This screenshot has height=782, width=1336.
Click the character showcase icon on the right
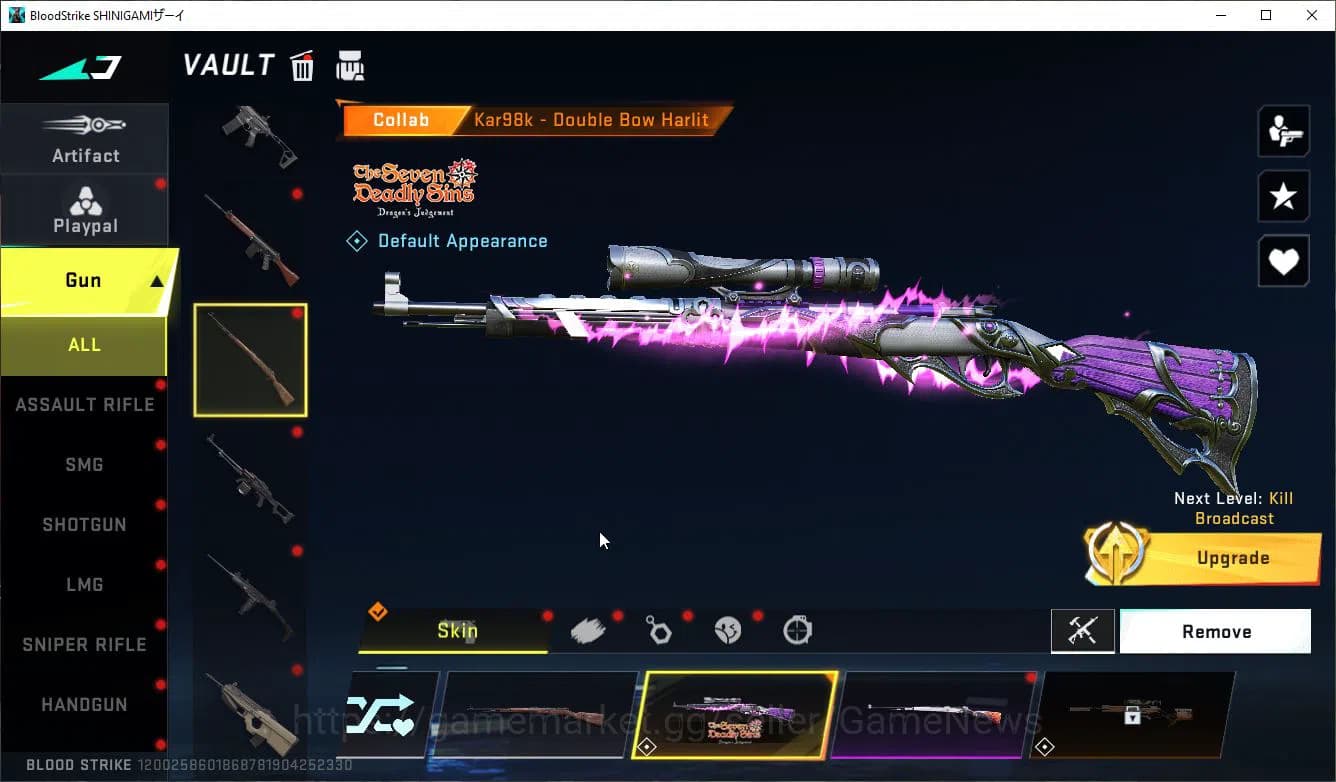click(x=1283, y=131)
